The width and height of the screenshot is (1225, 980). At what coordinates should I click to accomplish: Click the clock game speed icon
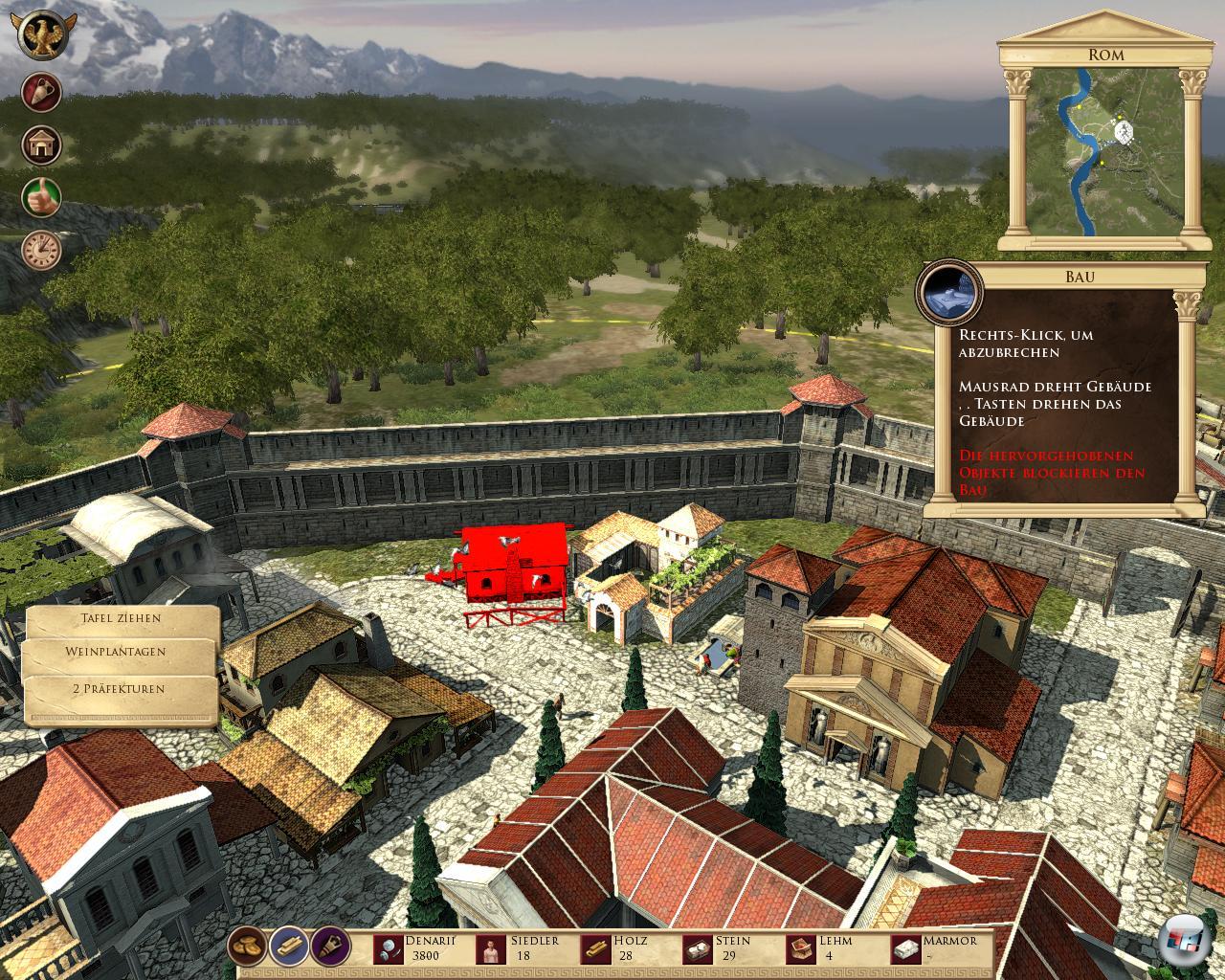click(42, 251)
